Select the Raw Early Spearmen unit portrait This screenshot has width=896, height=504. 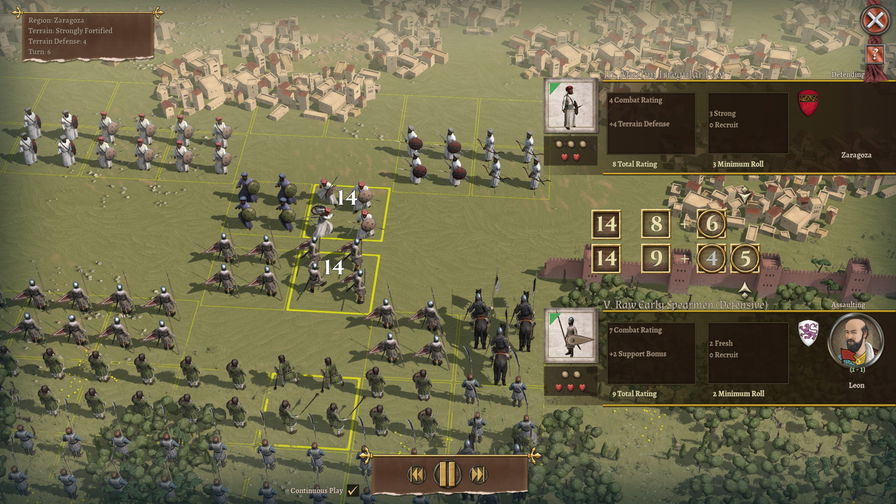click(x=569, y=336)
